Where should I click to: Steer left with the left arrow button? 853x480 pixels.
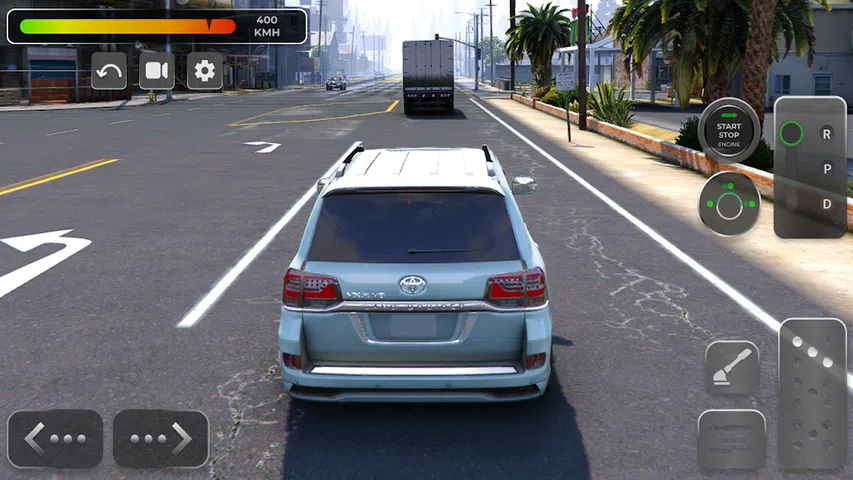[x=55, y=439]
